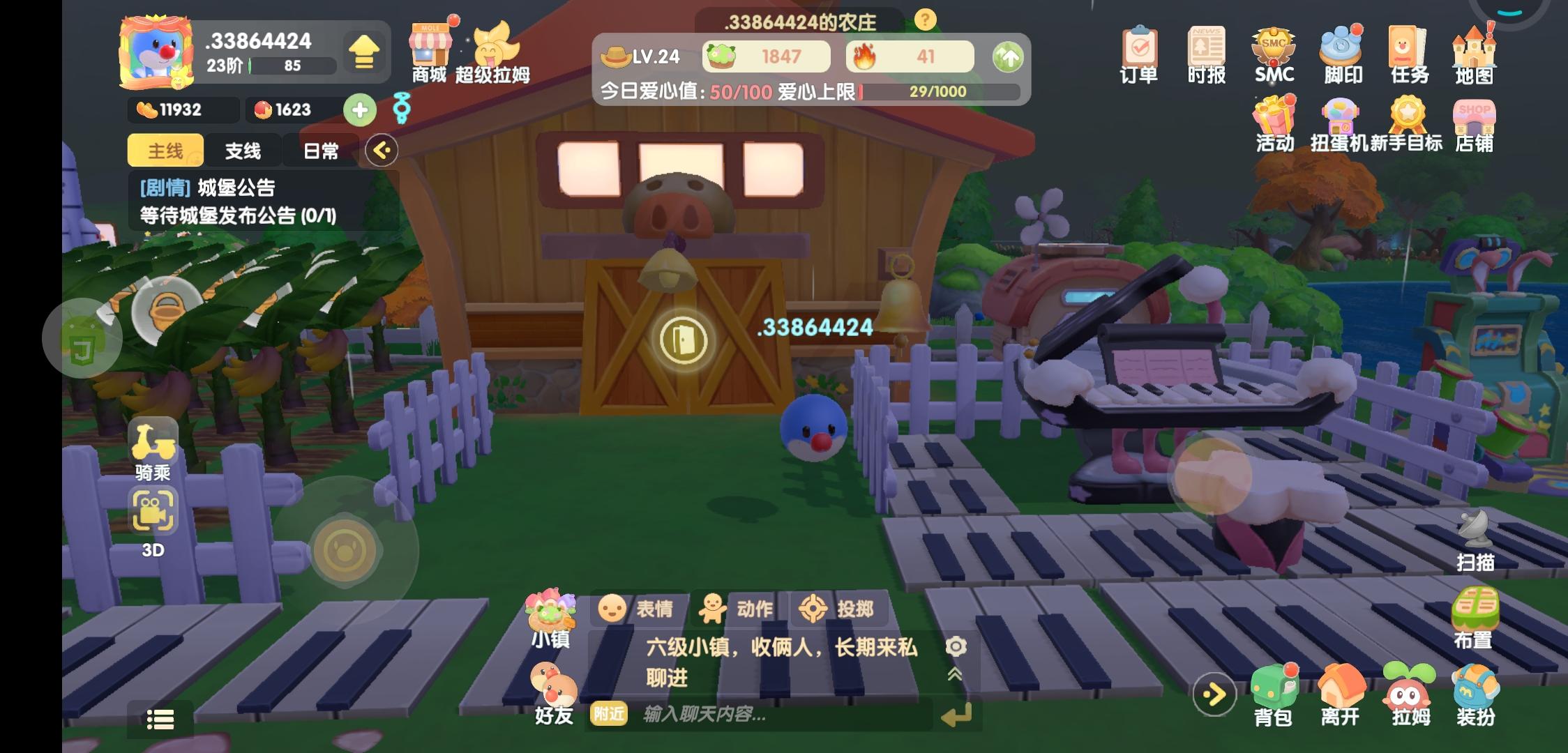This screenshot has height=753, width=1568.
Task: Collapse the quest panel with left arrow
Action: click(x=380, y=151)
